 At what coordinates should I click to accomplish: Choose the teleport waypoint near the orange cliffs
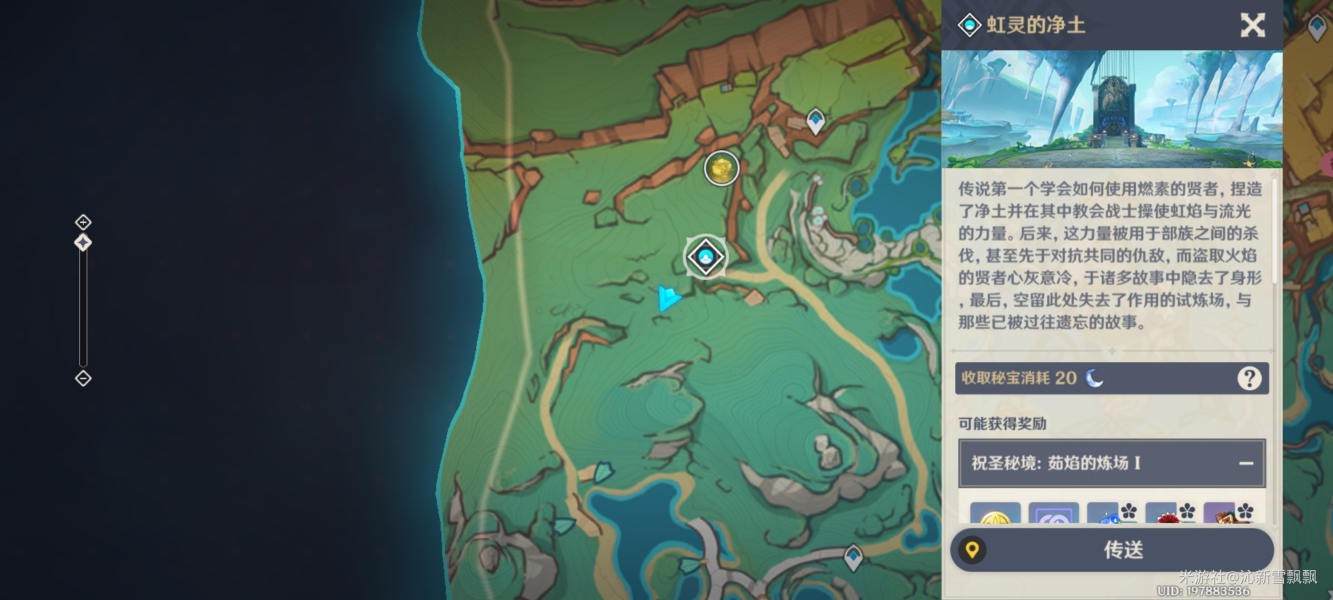click(x=816, y=121)
